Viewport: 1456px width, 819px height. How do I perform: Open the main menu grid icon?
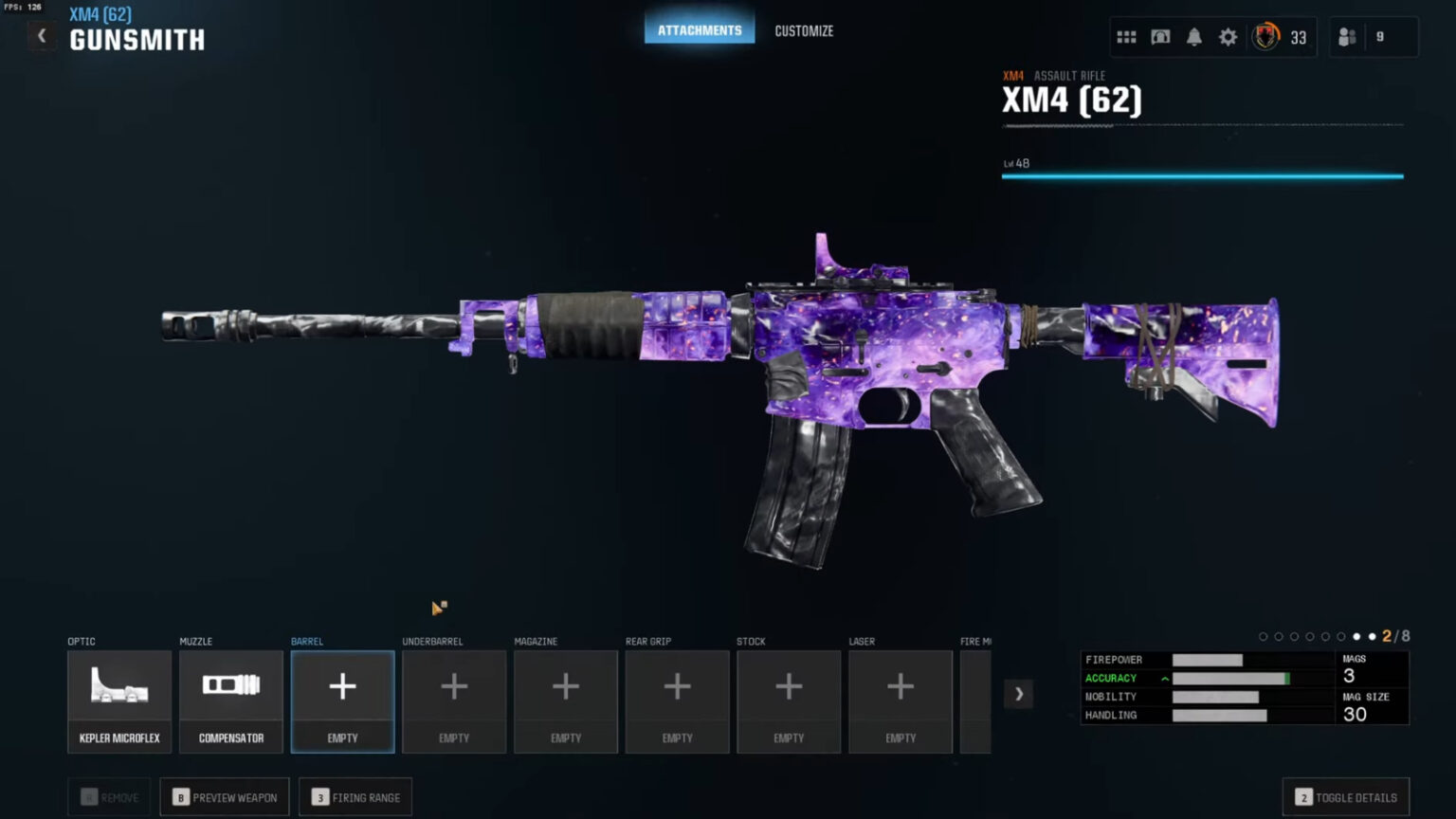pos(1125,37)
